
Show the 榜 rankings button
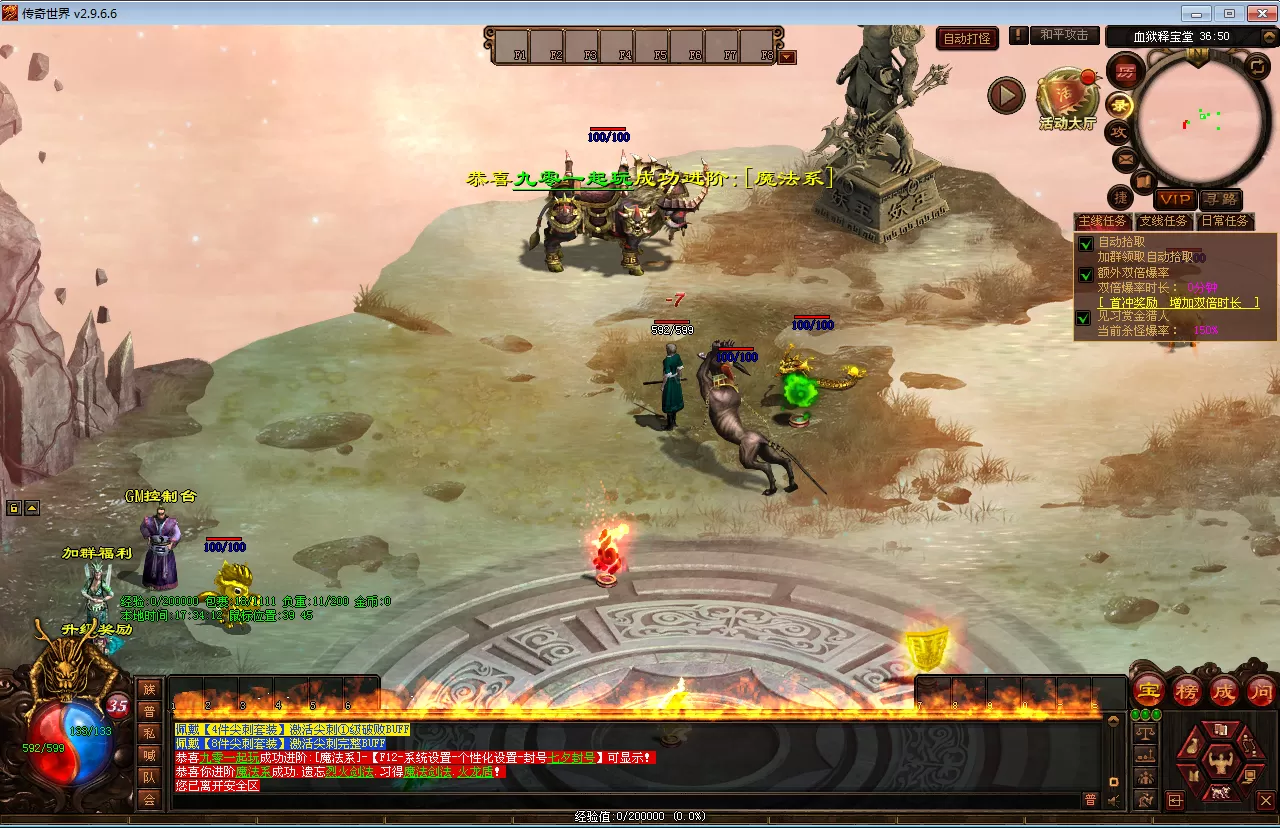pyautogui.click(x=1187, y=690)
